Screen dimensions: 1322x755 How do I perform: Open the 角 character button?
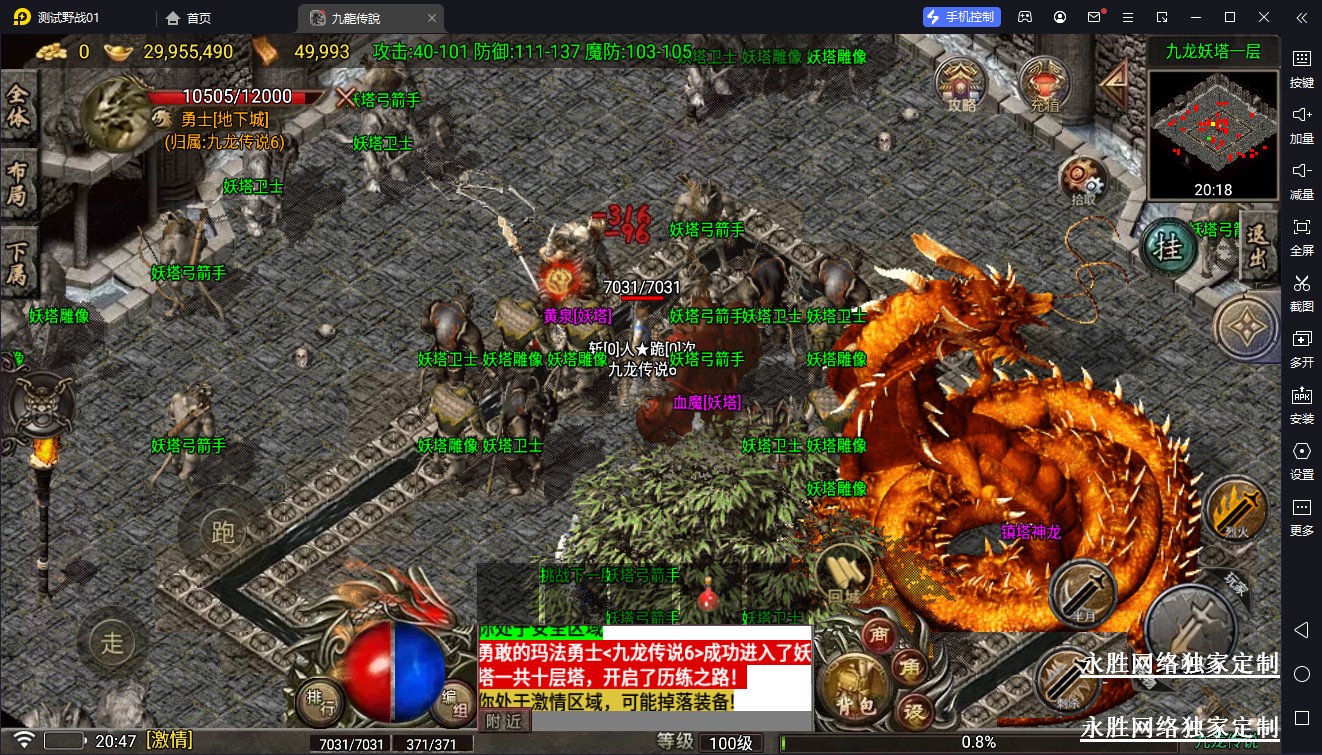coord(910,669)
